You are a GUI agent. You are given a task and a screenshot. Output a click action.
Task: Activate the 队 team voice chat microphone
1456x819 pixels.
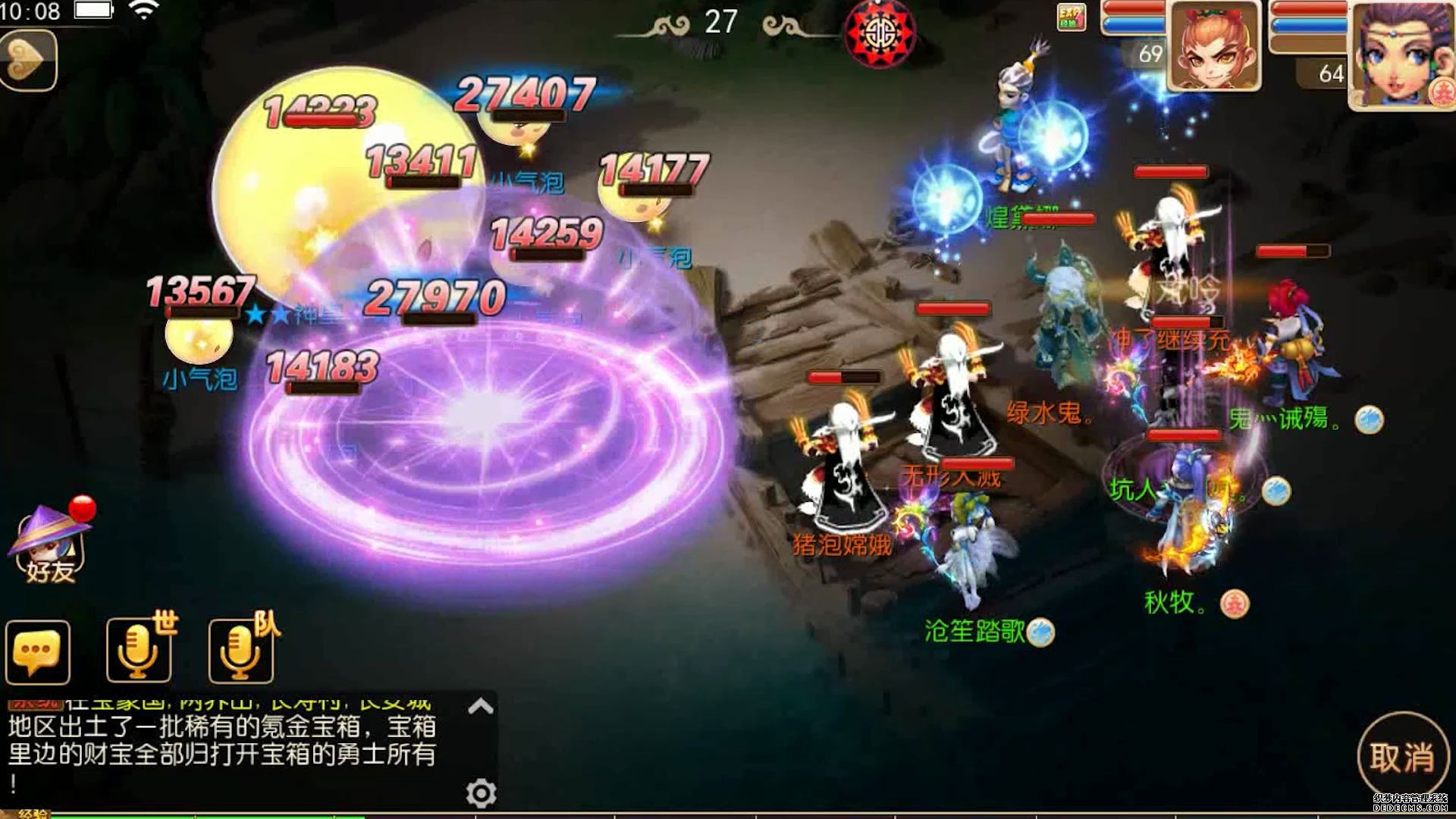pyautogui.click(x=242, y=651)
